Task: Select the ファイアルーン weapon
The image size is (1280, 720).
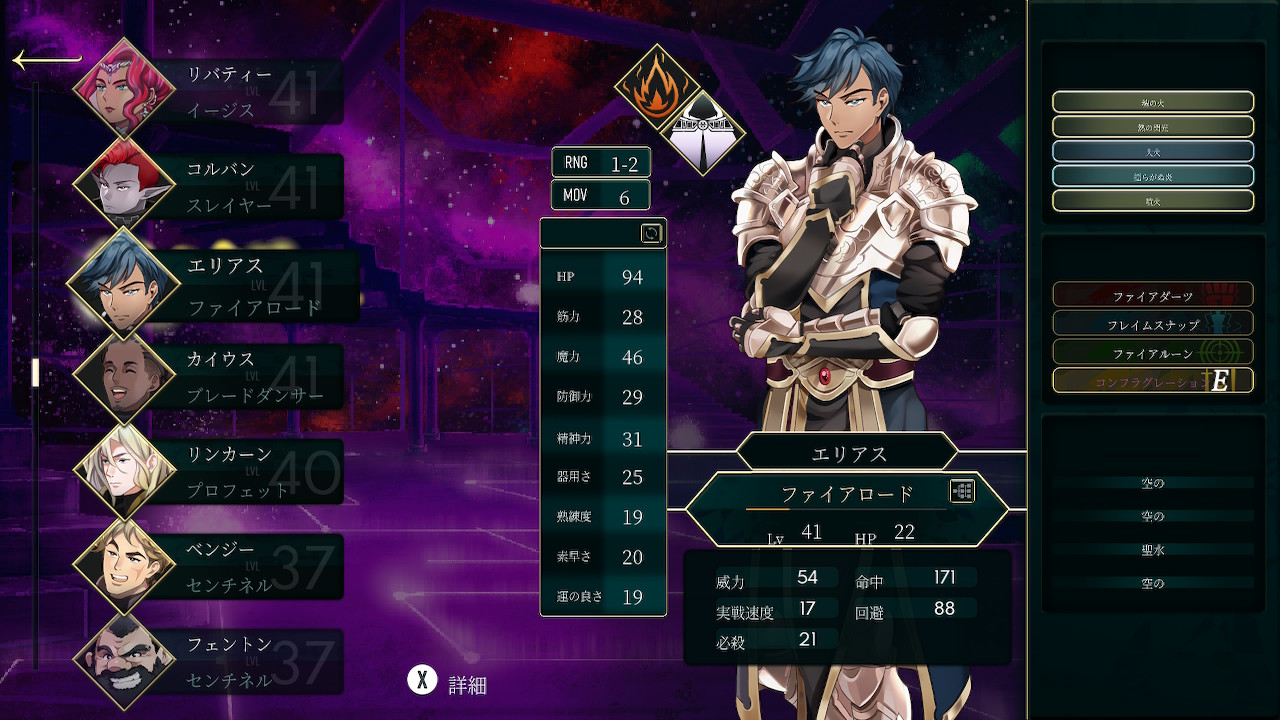Action: (1152, 353)
